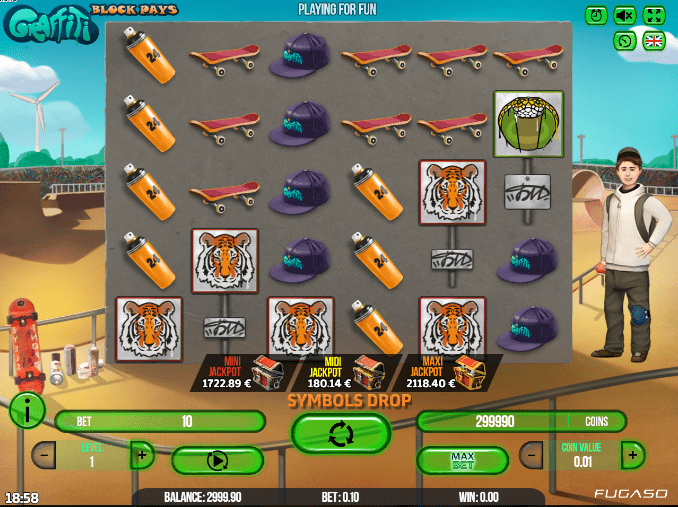Open the history clock-arrow button
The height and width of the screenshot is (507, 678).
point(625,41)
